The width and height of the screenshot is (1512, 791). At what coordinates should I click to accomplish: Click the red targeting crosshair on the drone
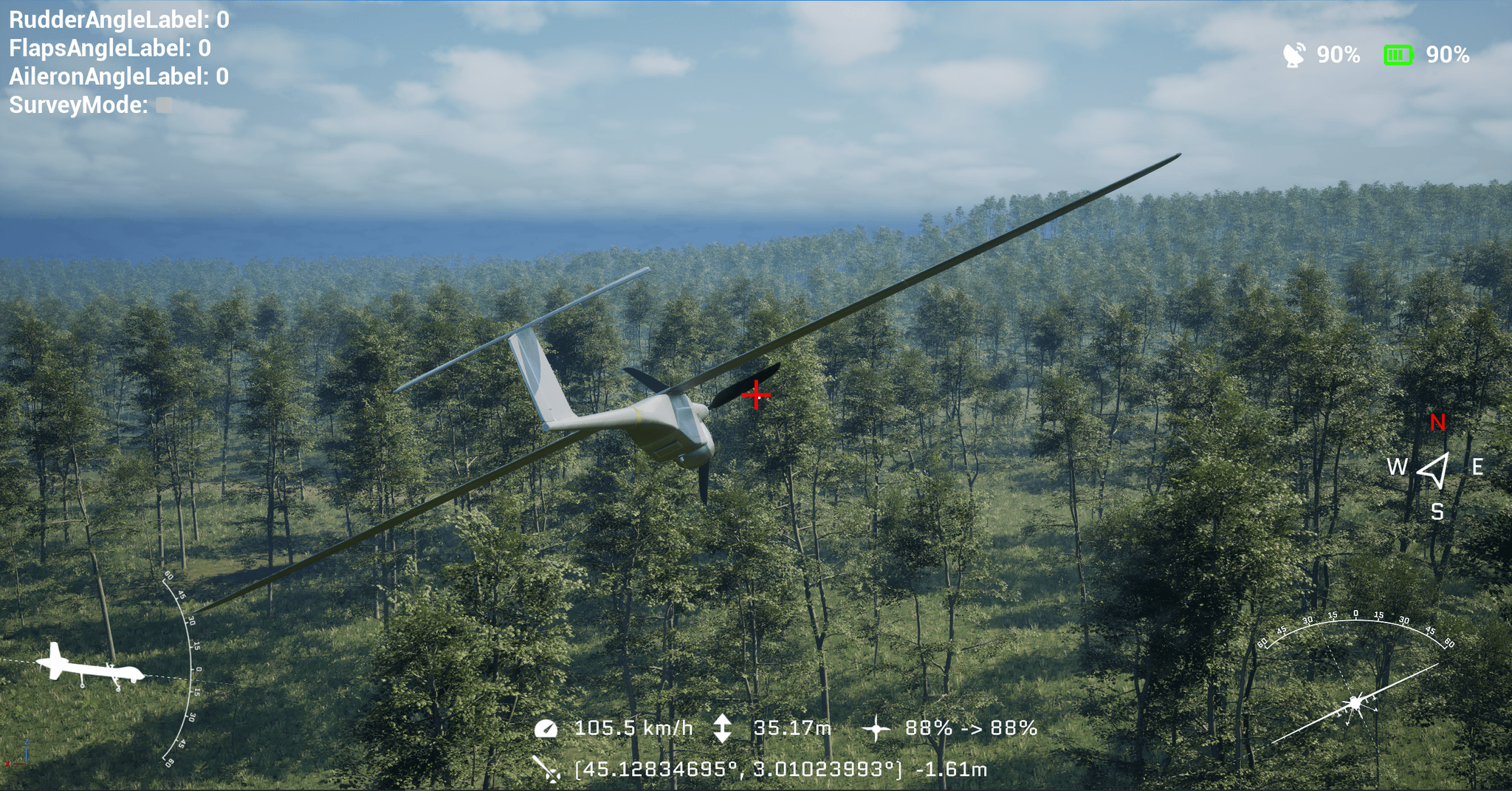757,396
